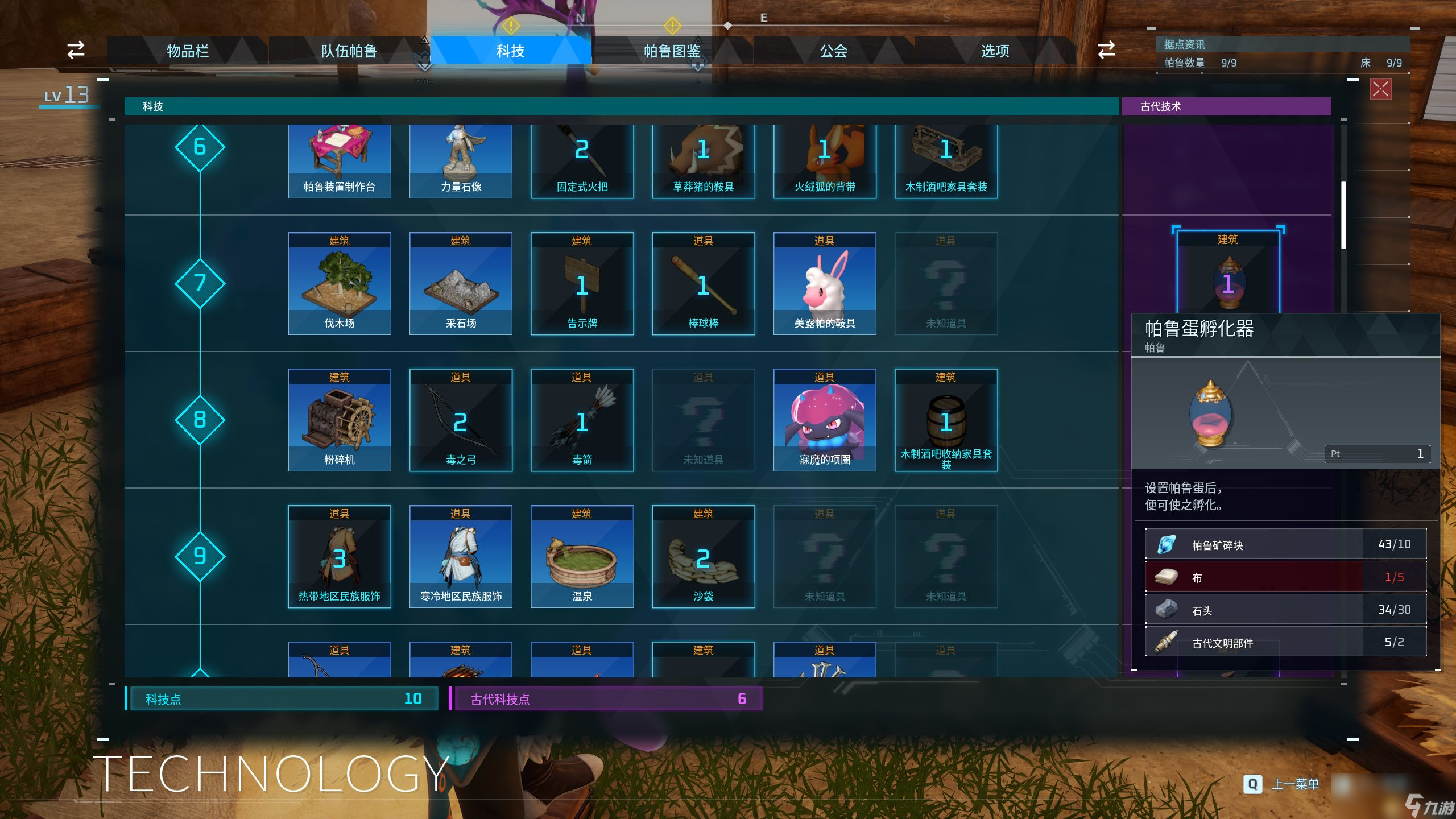
Task: Select the 寐魔的项圈 collar technology
Action: 825,420
